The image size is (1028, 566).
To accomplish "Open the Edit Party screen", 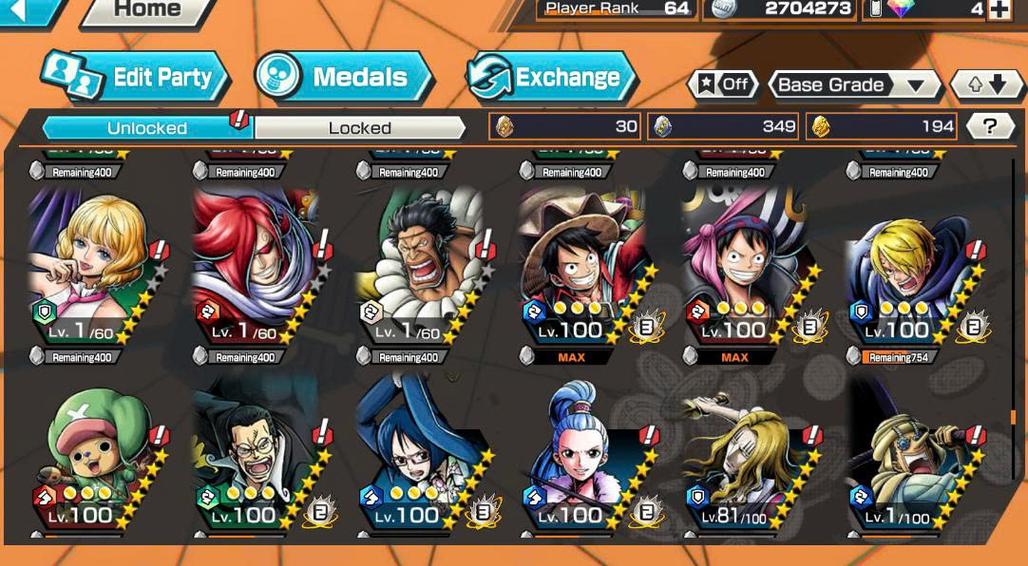I will point(137,77).
